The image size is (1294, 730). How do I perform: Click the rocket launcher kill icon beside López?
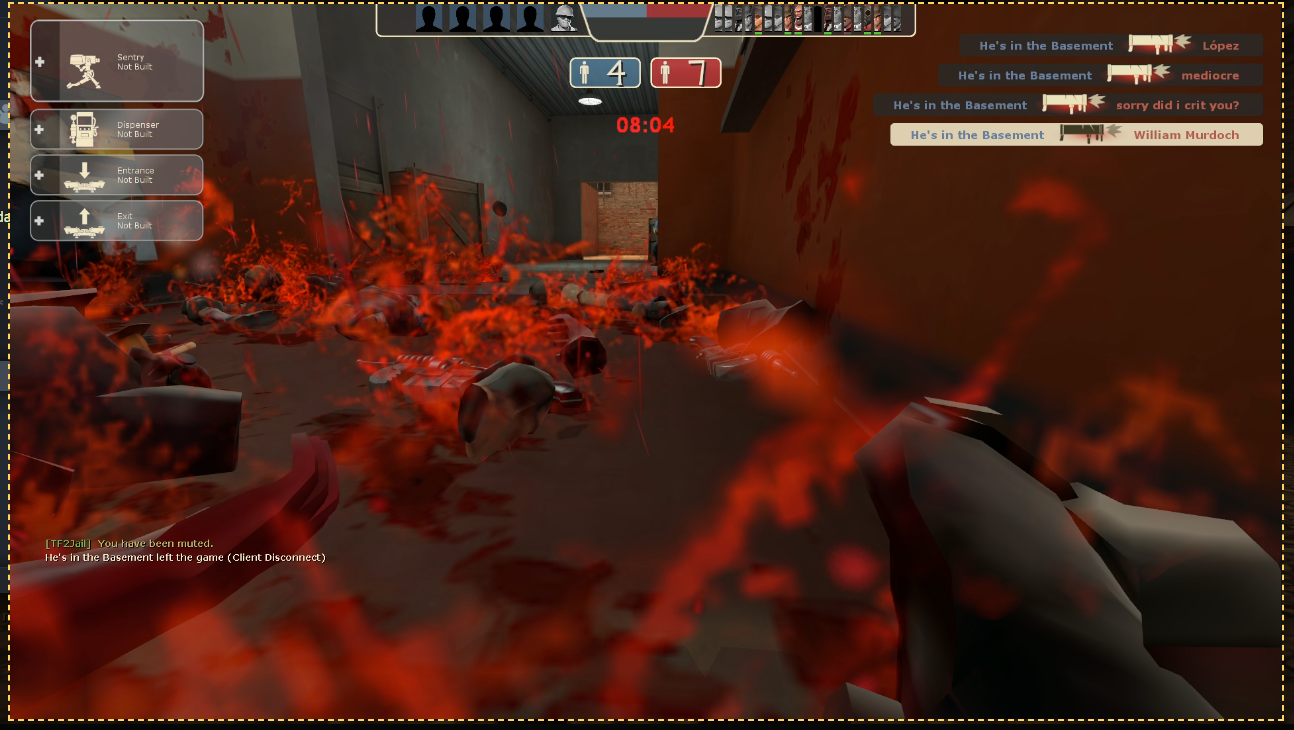coord(1150,46)
